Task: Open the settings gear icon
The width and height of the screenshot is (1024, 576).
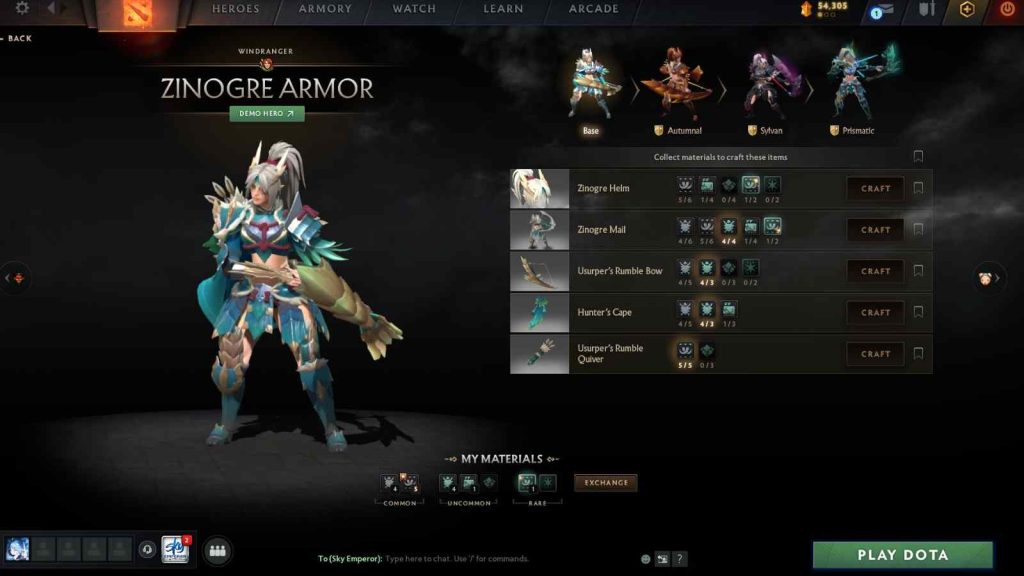Action: [x=22, y=9]
